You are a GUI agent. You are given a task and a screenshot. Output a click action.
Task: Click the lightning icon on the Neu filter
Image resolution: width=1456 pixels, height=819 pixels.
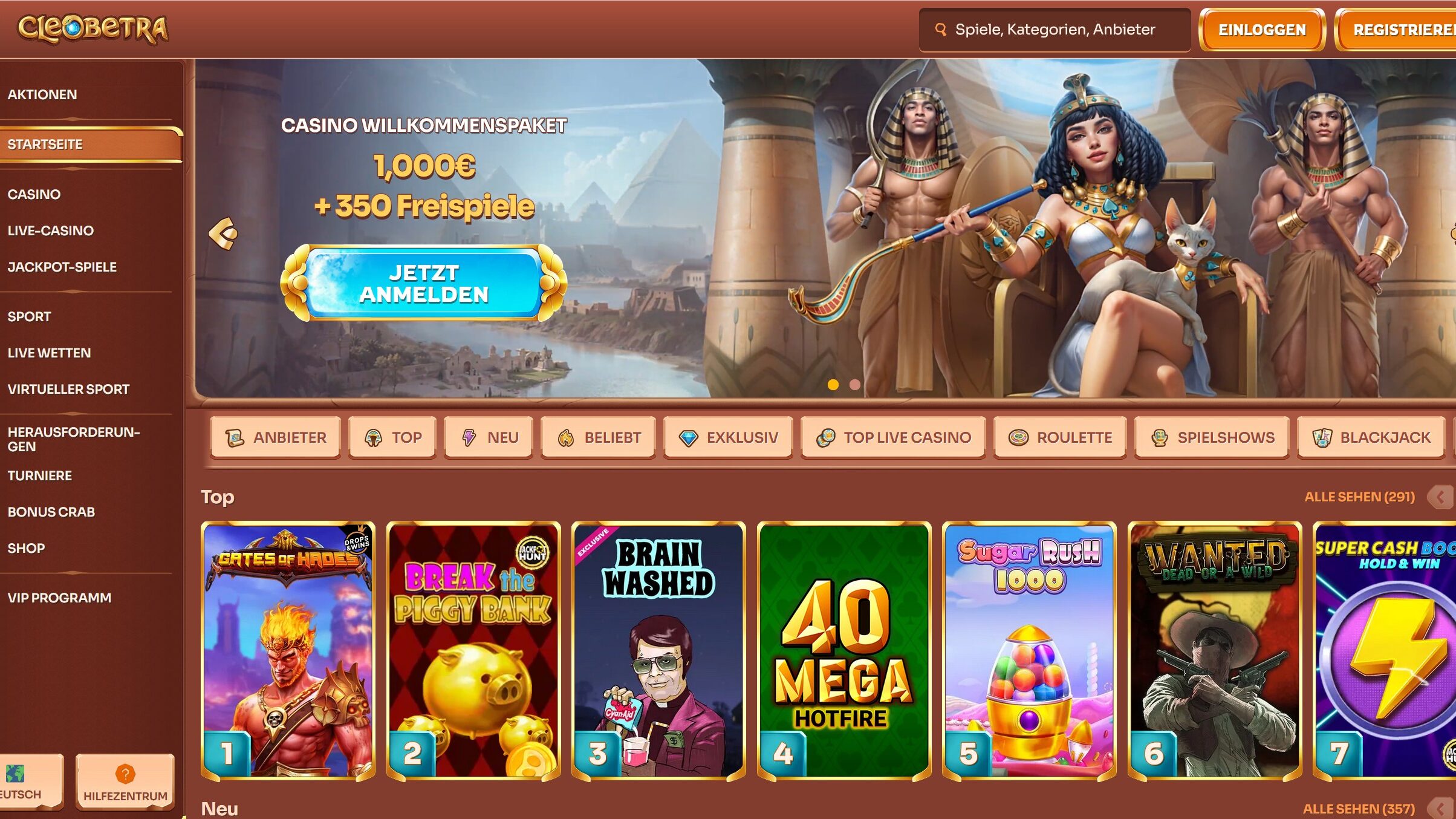pos(469,437)
